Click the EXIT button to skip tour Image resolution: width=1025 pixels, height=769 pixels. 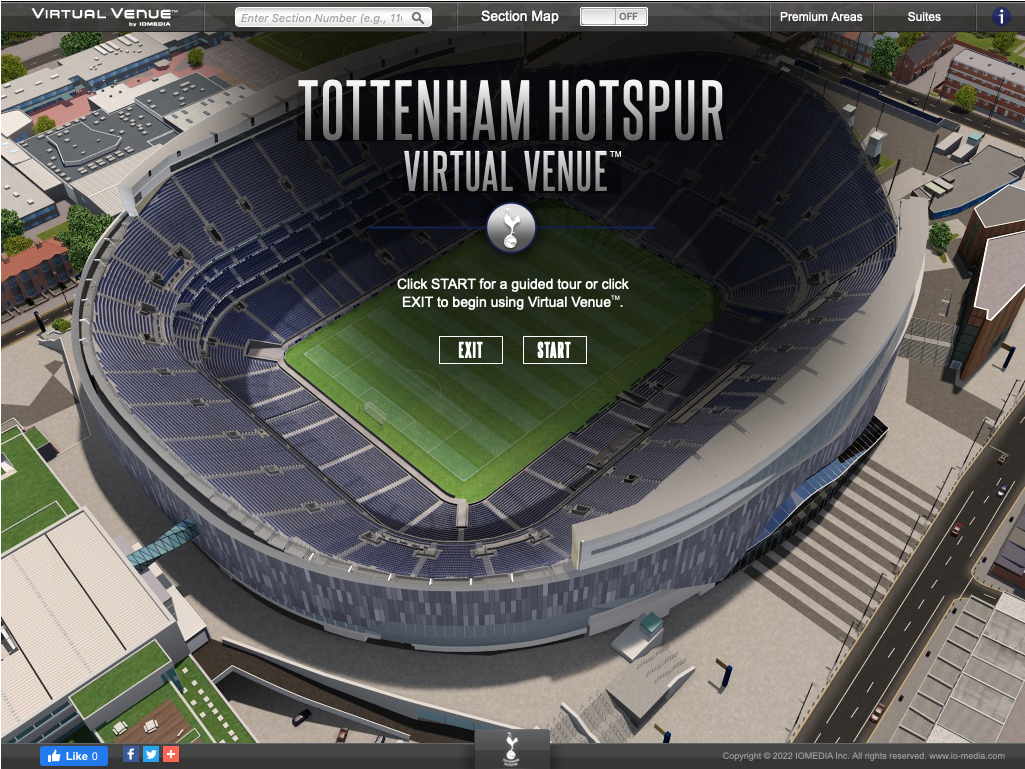tap(470, 350)
